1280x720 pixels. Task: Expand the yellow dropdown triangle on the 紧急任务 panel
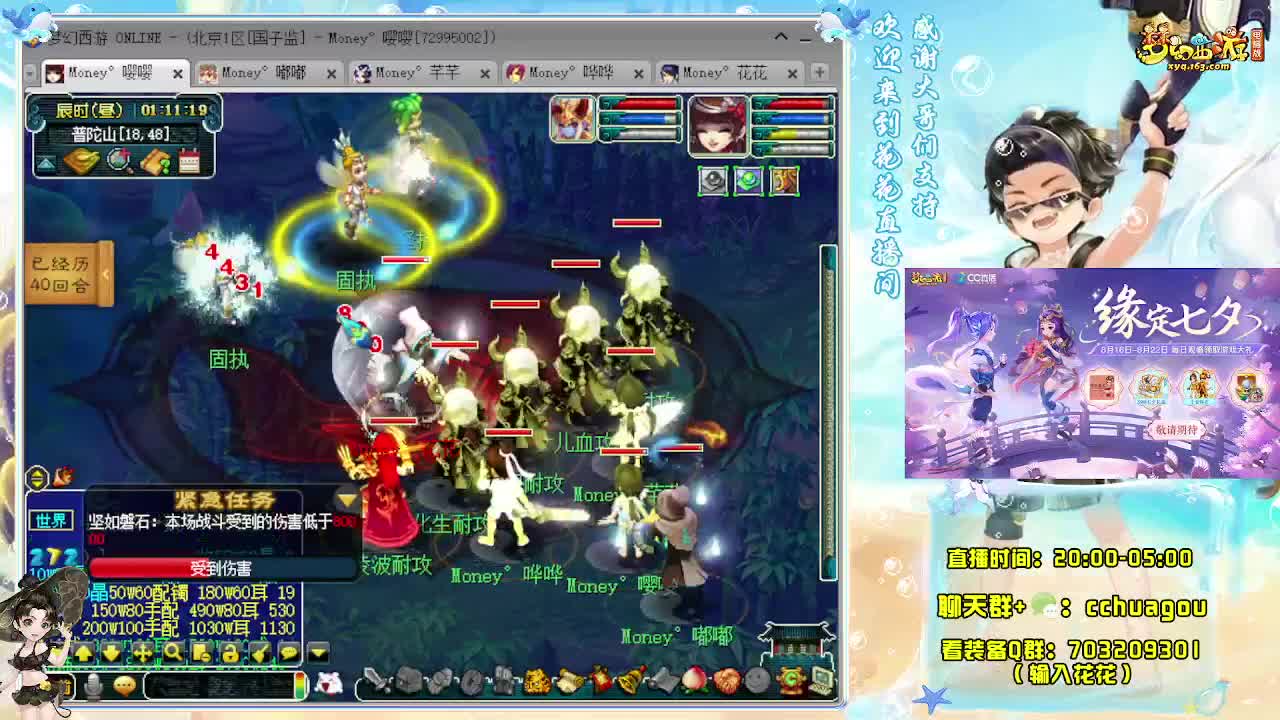pos(344,499)
